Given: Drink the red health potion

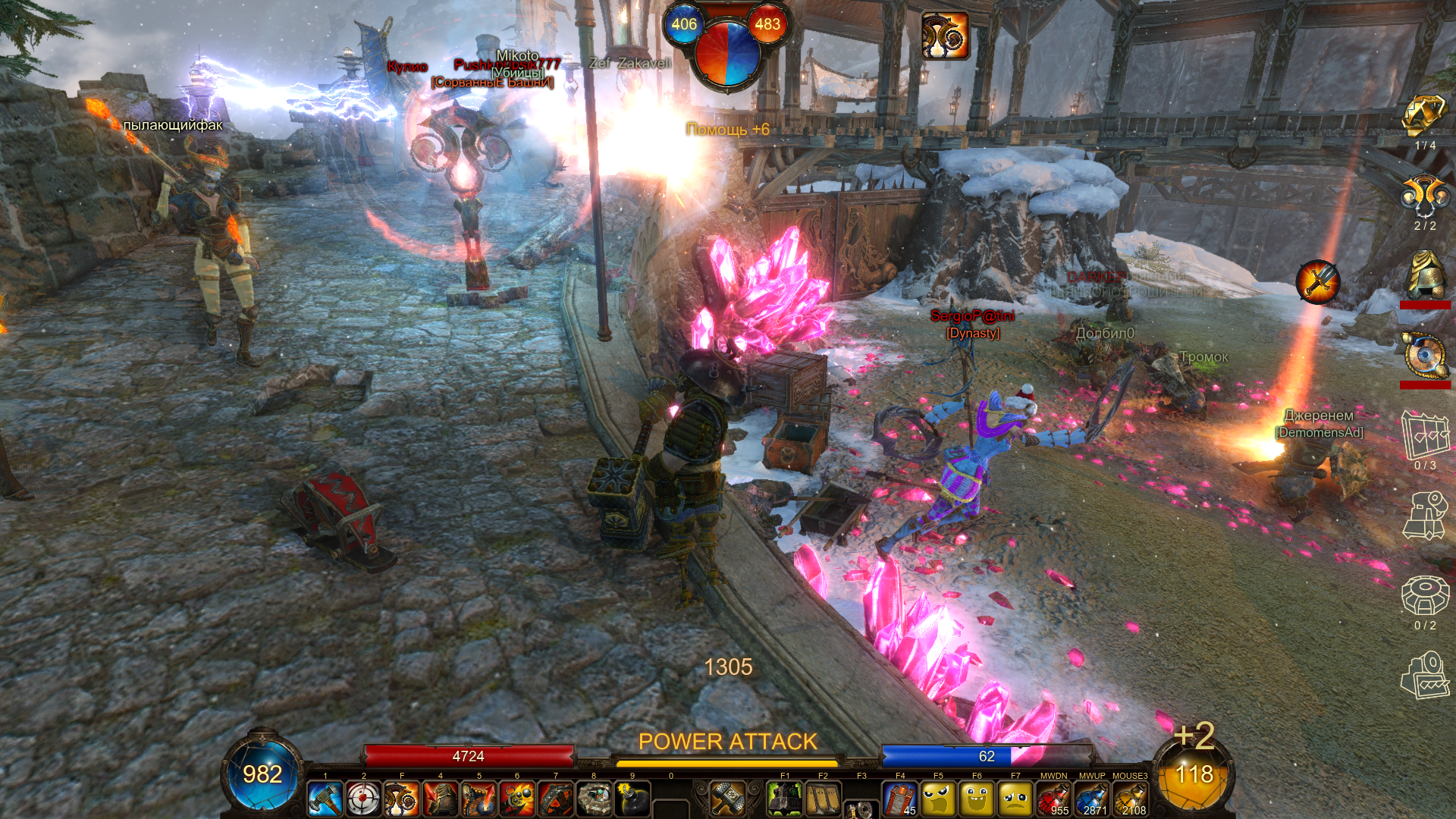Looking at the screenshot, I should tap(1053, 799).
